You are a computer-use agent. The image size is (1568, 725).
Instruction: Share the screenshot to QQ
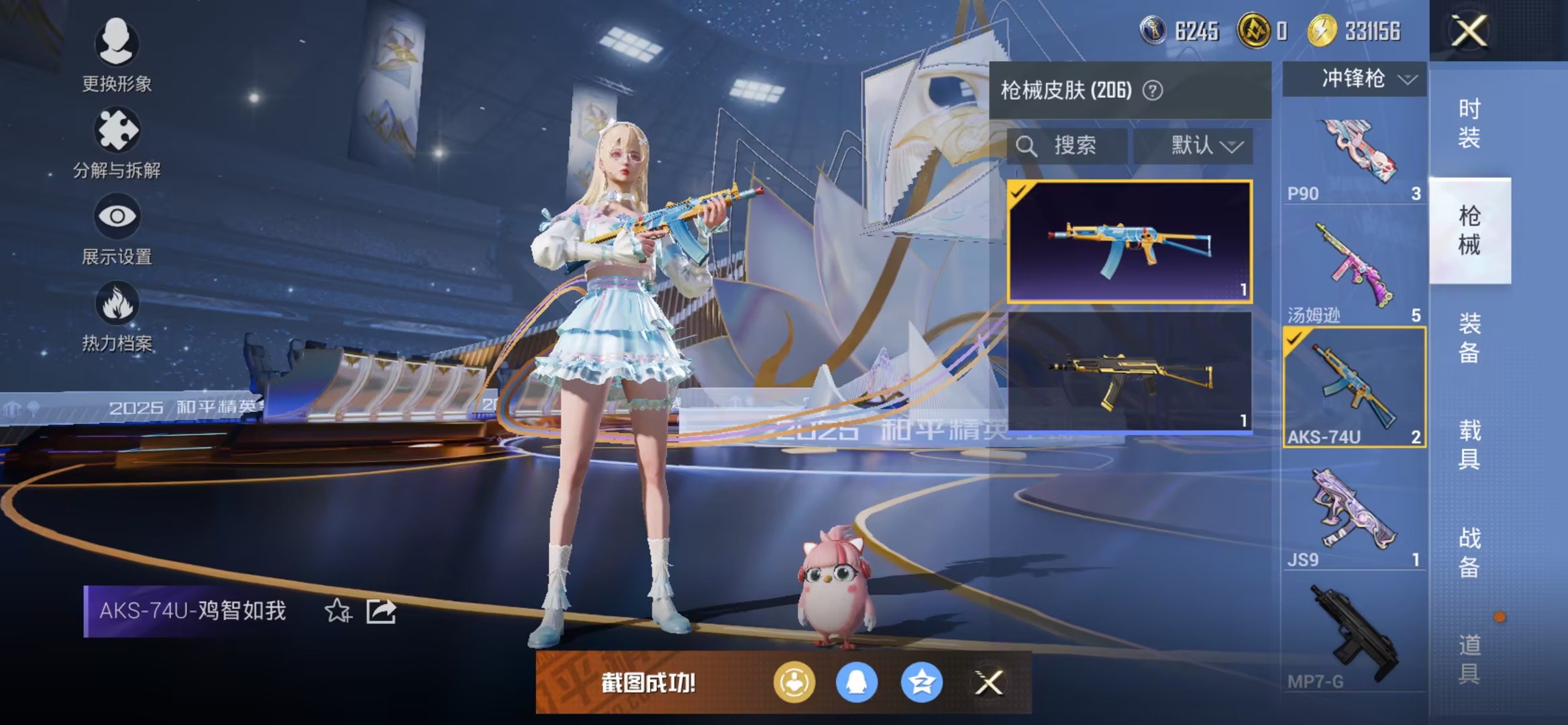point(857,683)
